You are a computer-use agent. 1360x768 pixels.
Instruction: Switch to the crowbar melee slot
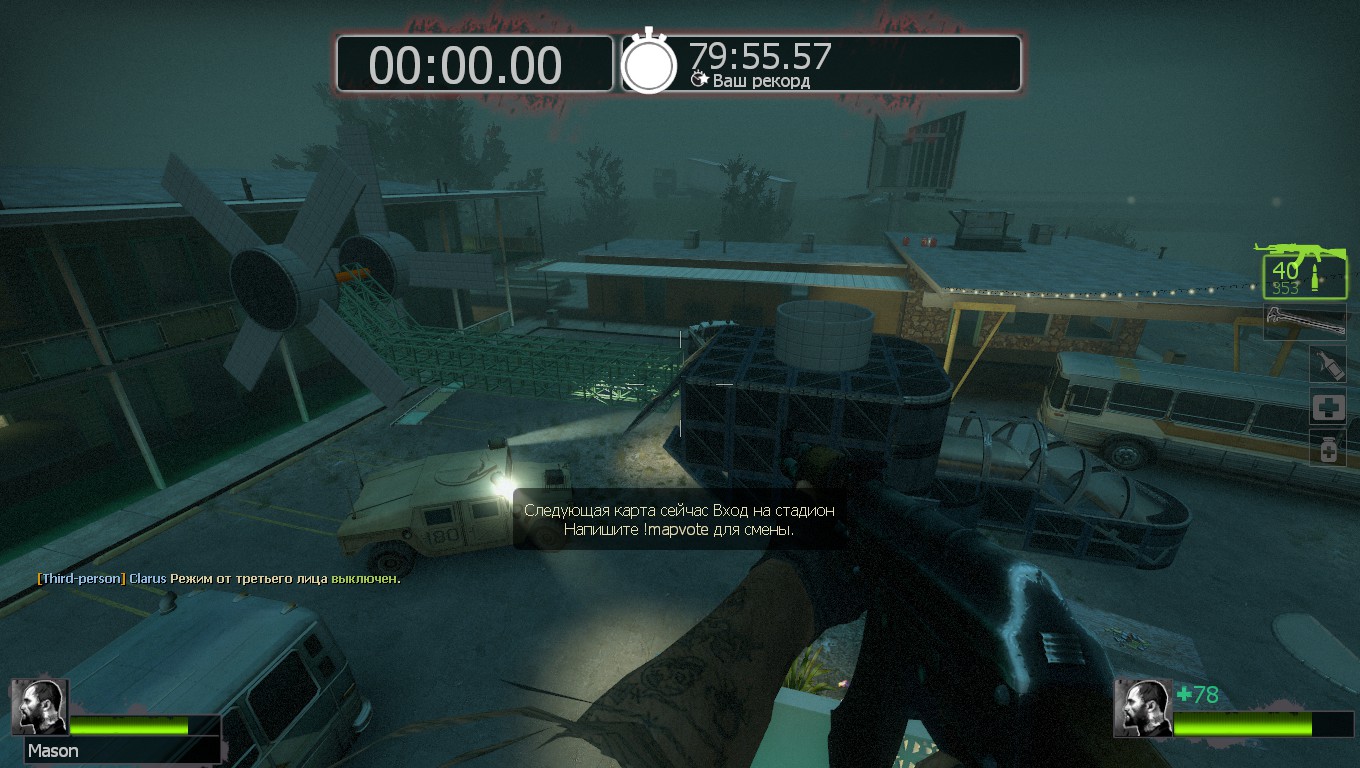[1304, 322]
